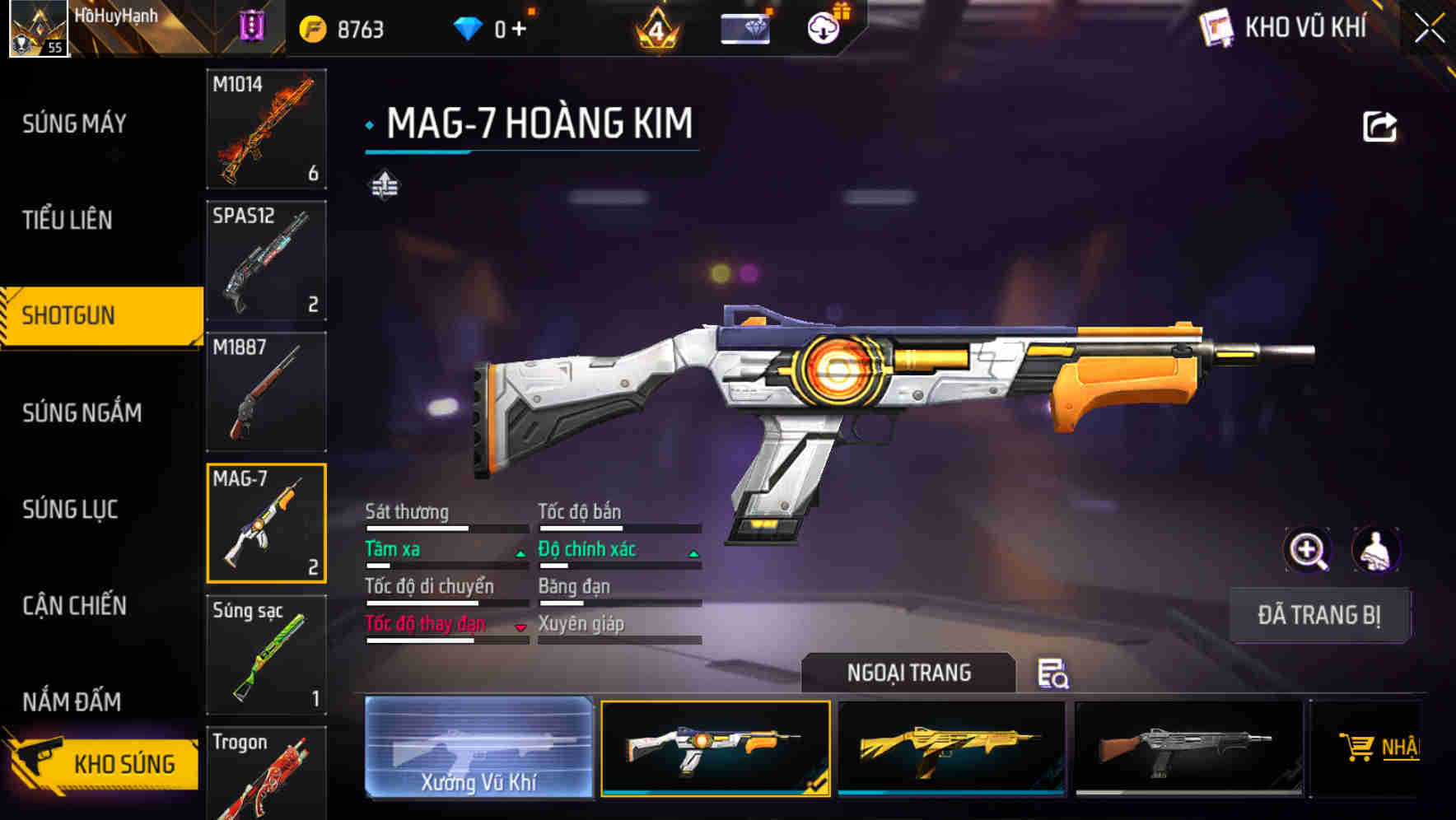
Task: Preview weapon on character icon
Action: [x=1375, y=550]
